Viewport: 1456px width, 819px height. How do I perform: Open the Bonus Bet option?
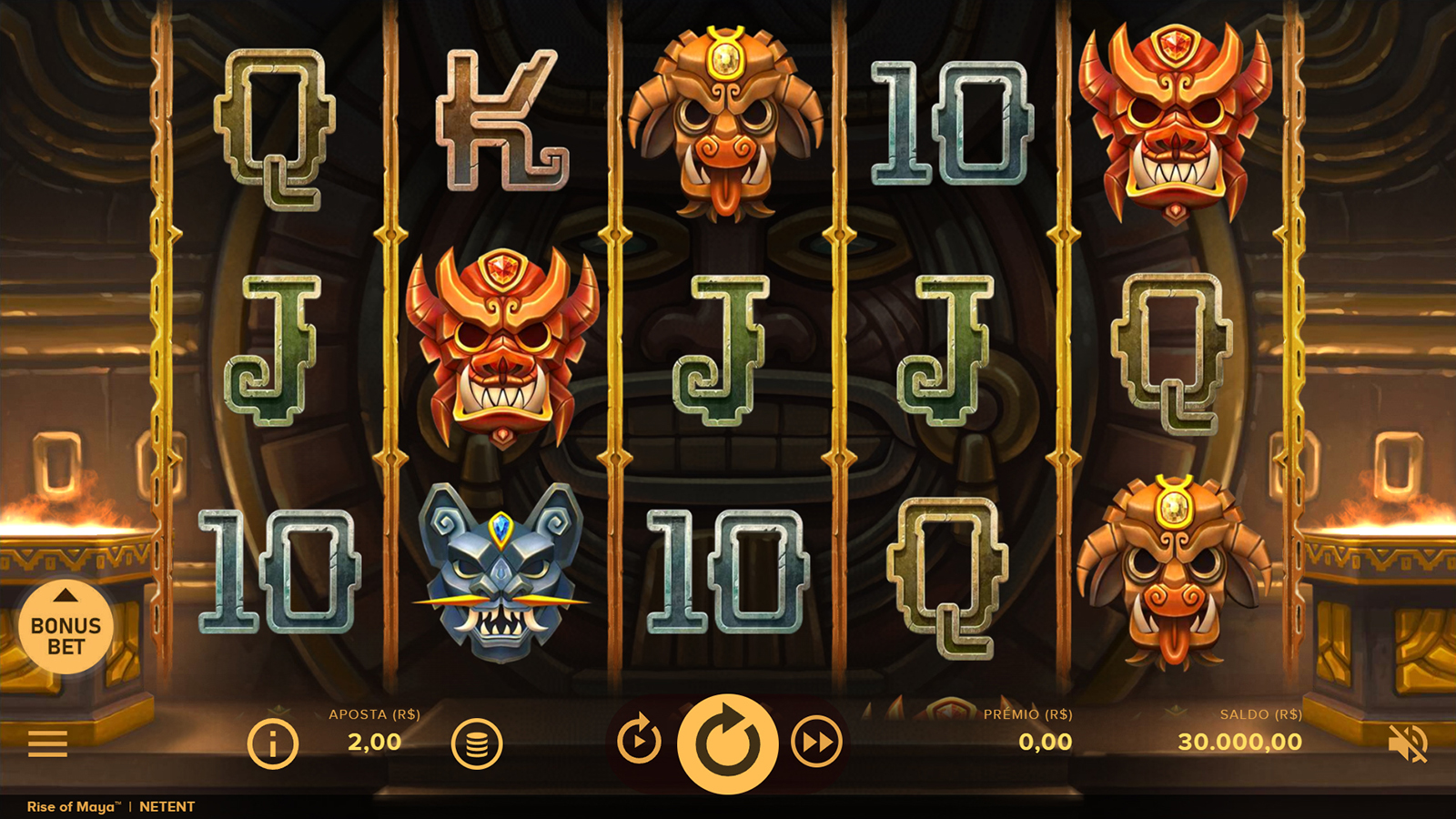point(66,629)
